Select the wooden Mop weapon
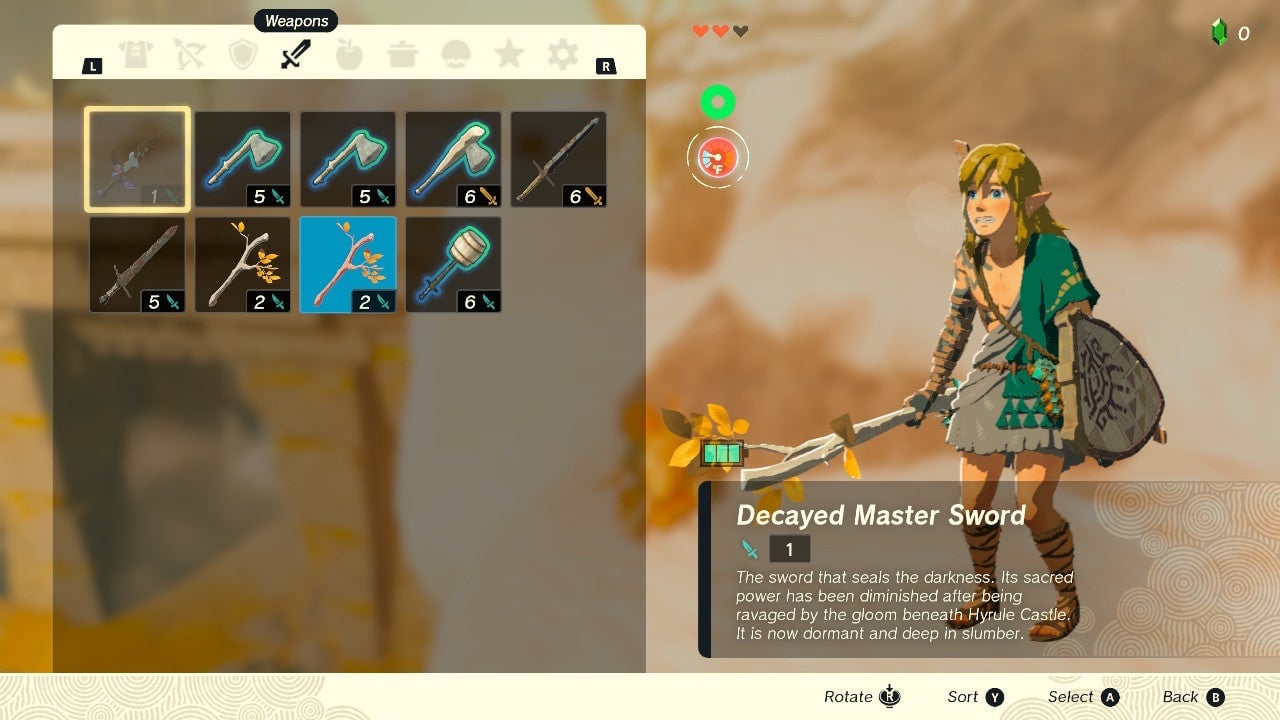This screenshot has height=720, width=1280. [452, 263]
